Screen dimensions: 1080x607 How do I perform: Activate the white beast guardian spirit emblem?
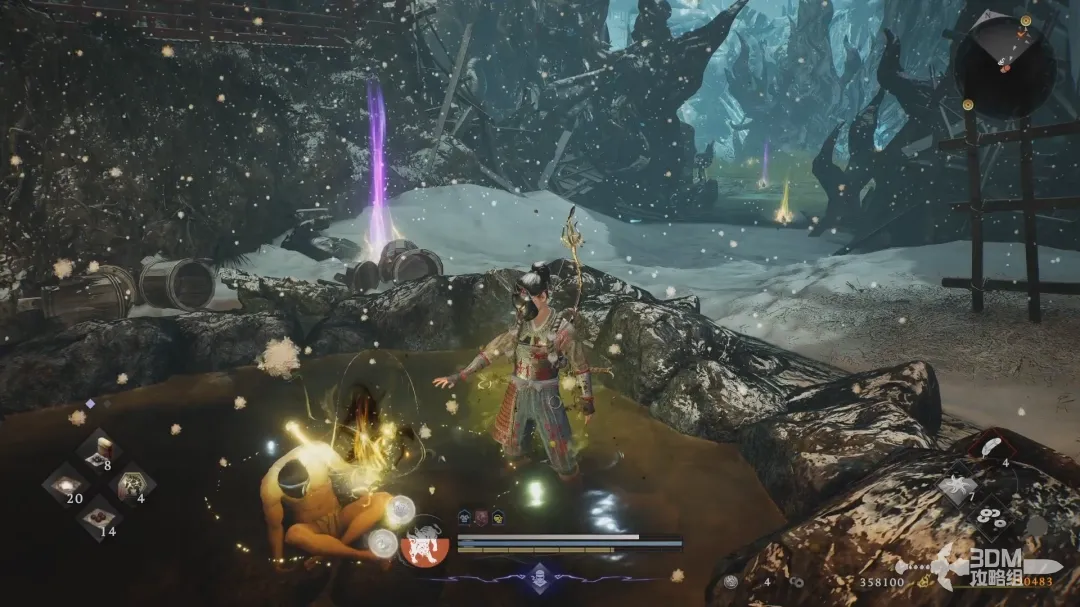pyautogui.click(x=425, y=548)
